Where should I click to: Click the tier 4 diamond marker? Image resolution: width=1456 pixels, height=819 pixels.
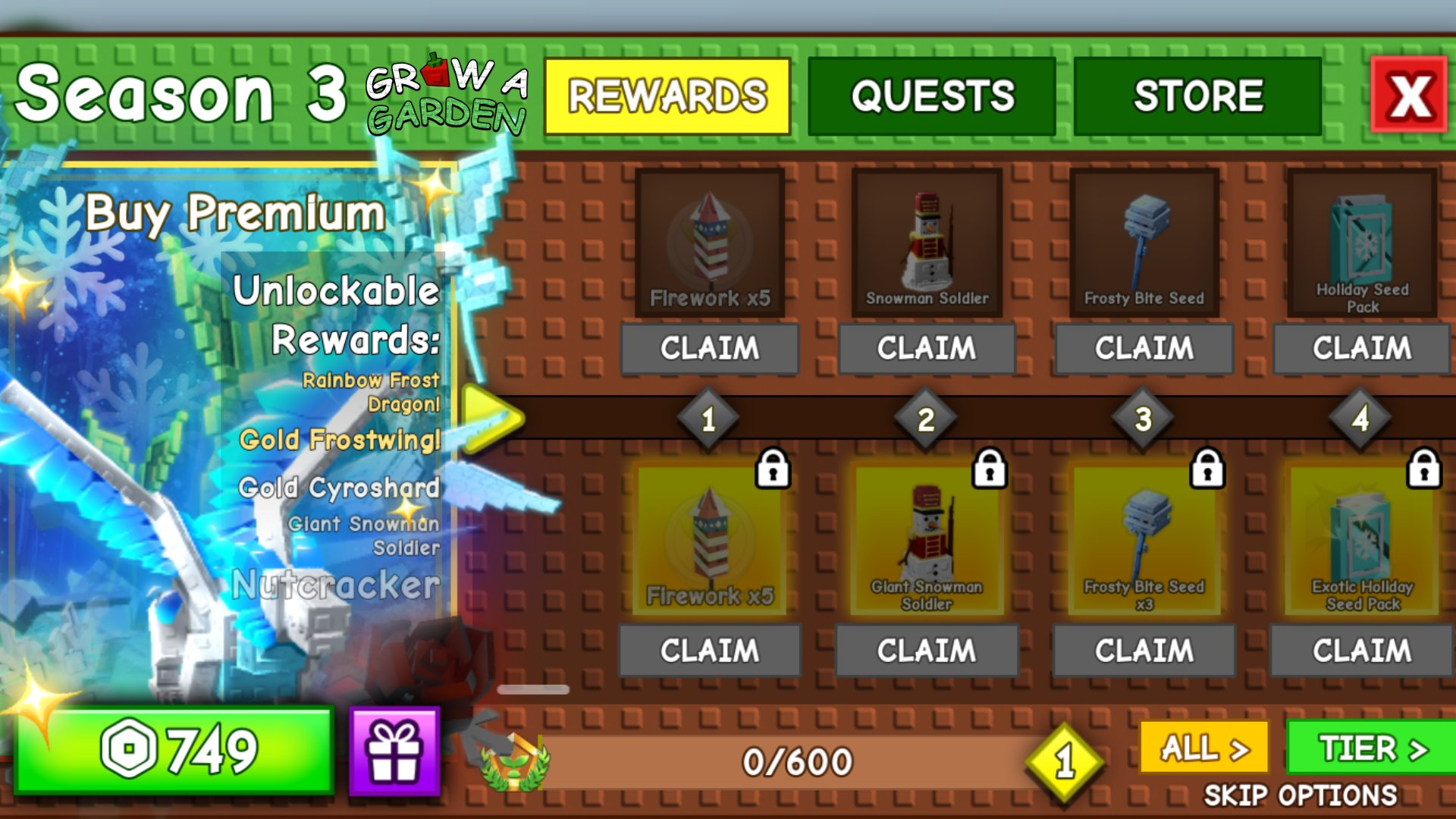(1360, 417)
